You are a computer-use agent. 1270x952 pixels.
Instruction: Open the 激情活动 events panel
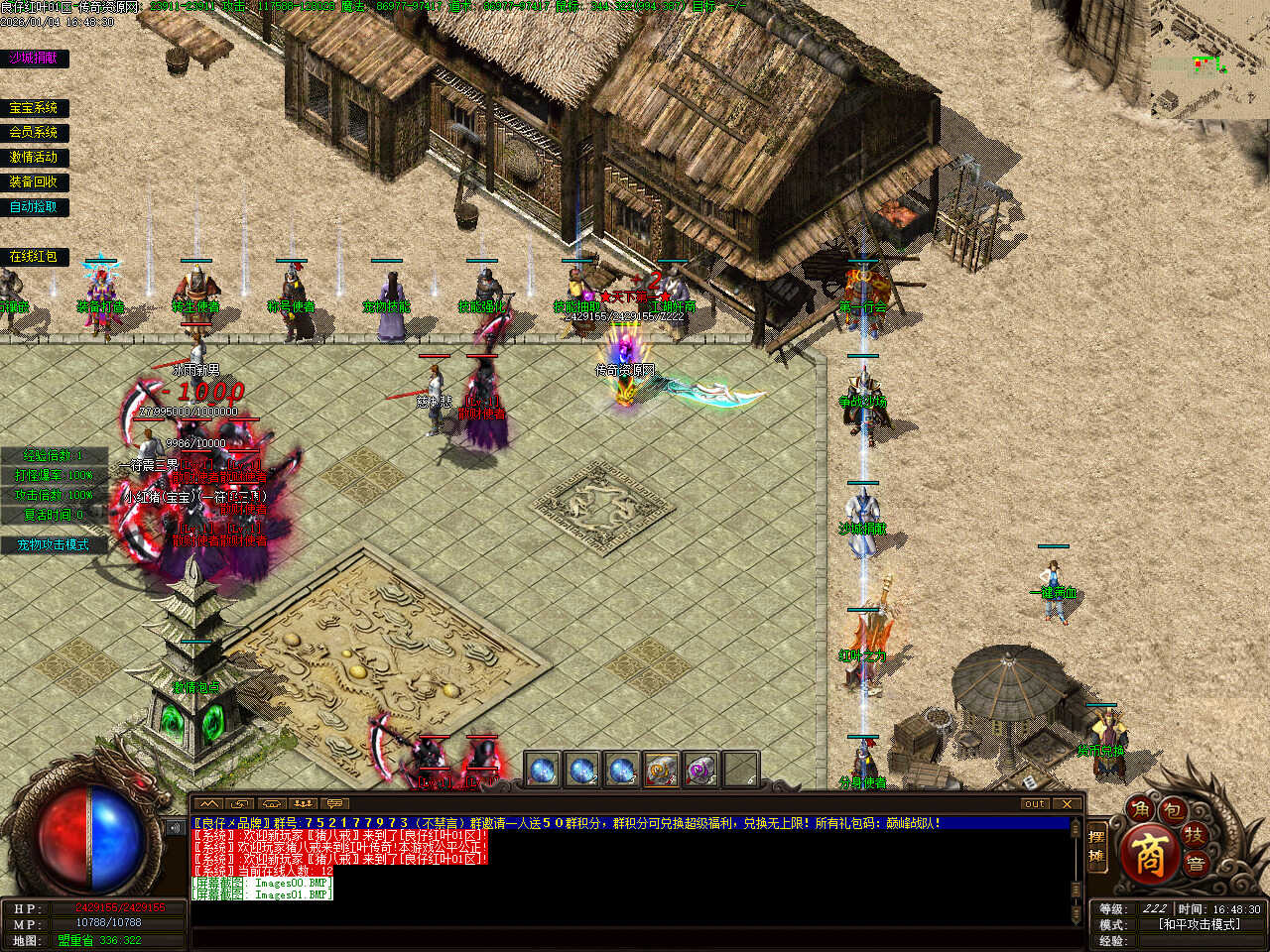tap(34, 158)
